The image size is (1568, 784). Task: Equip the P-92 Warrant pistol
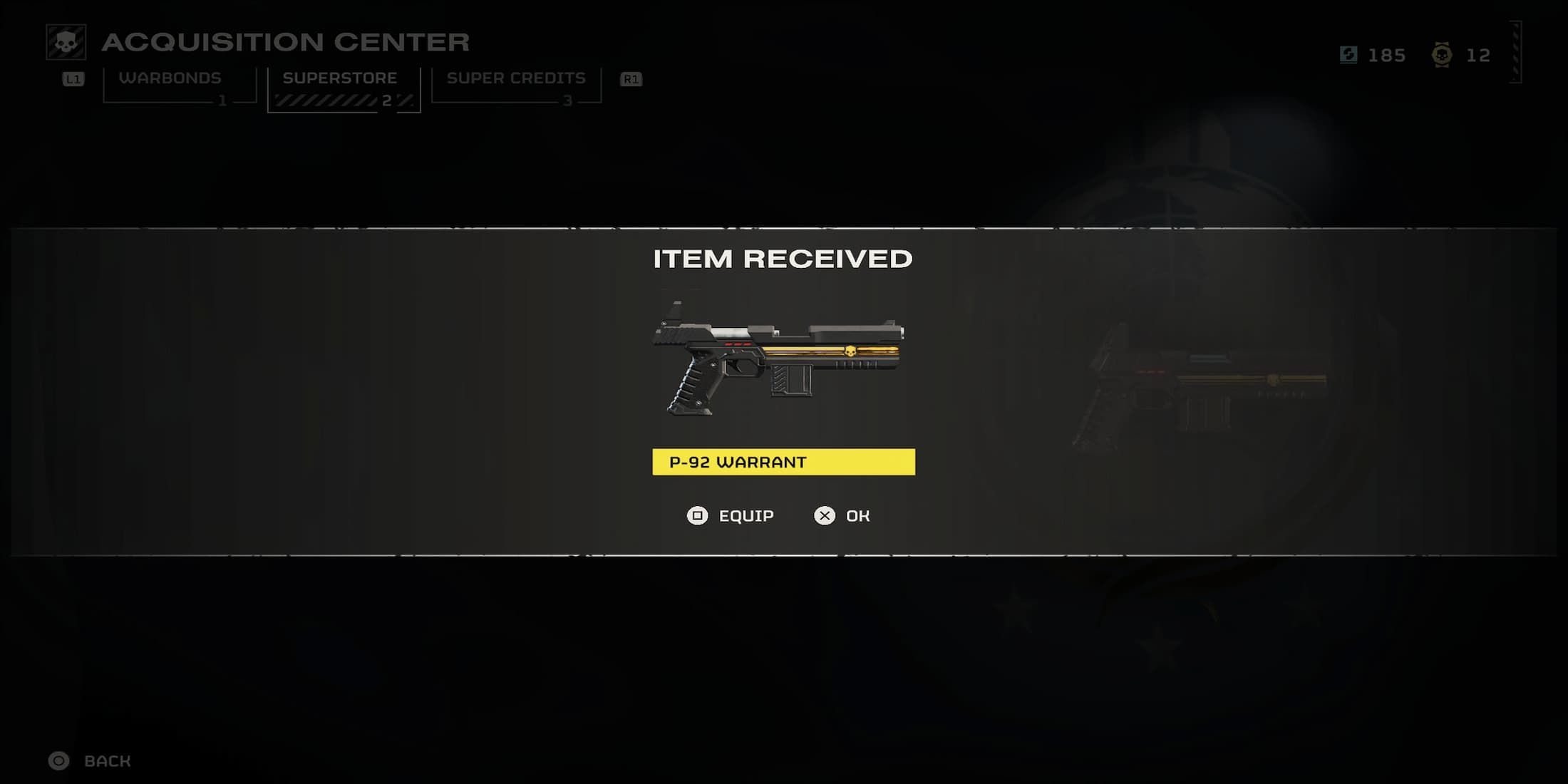pyautogui.click(x=731, y=515)
